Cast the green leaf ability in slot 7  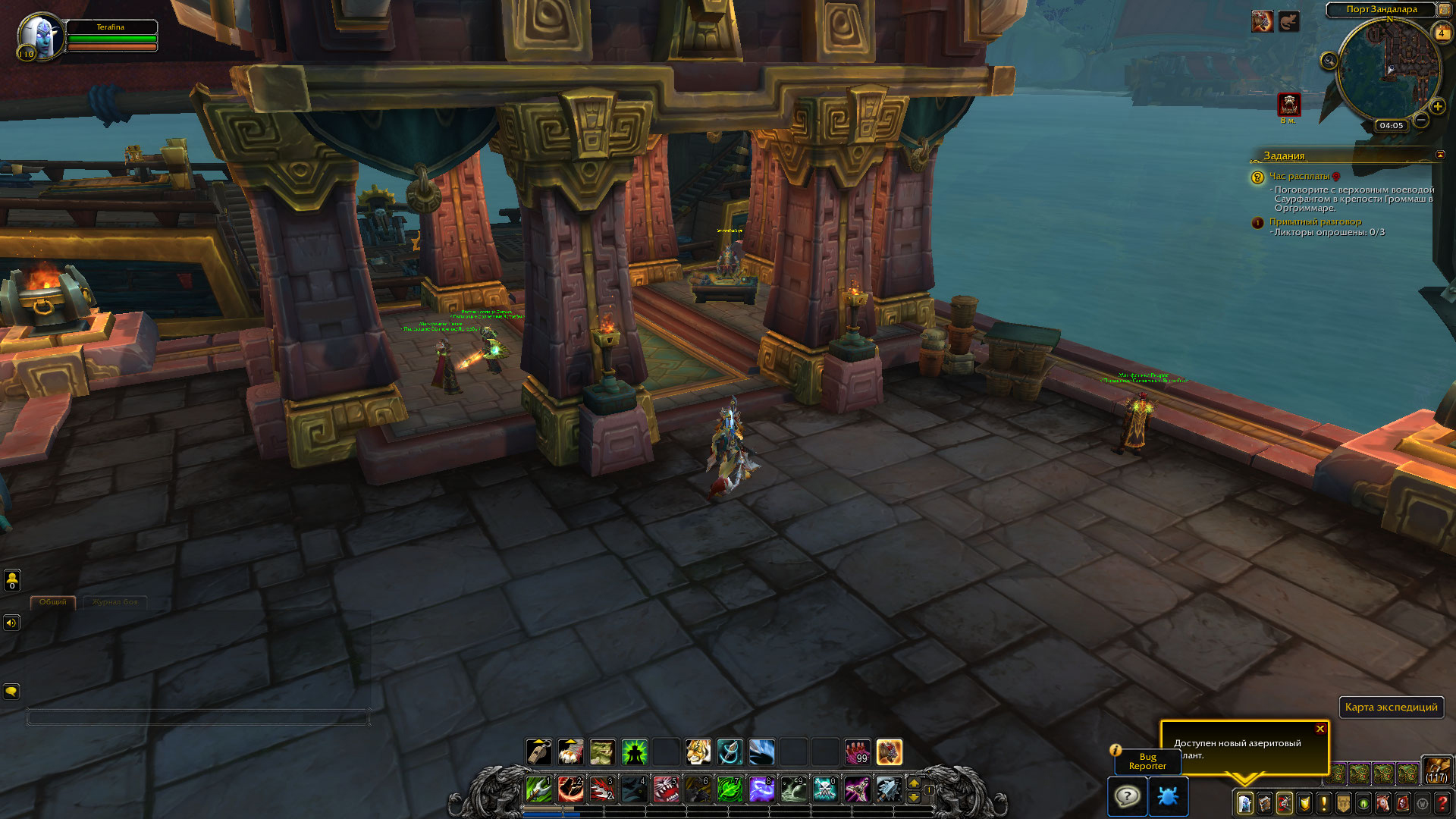[730, 789]
